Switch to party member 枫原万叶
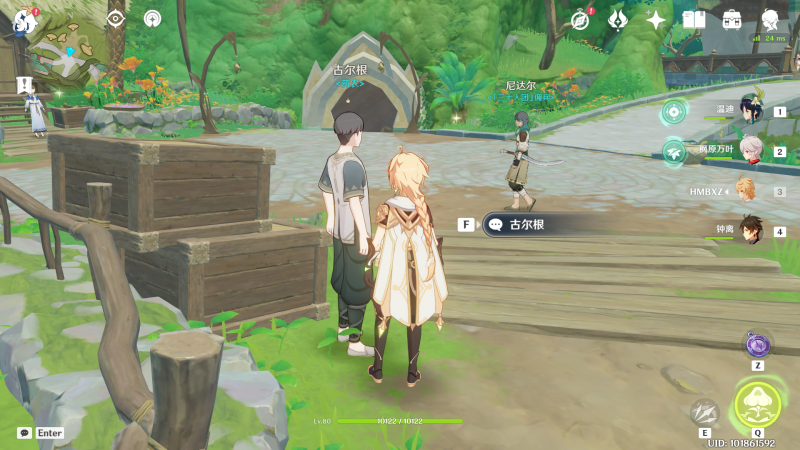 tap(748, 152)
